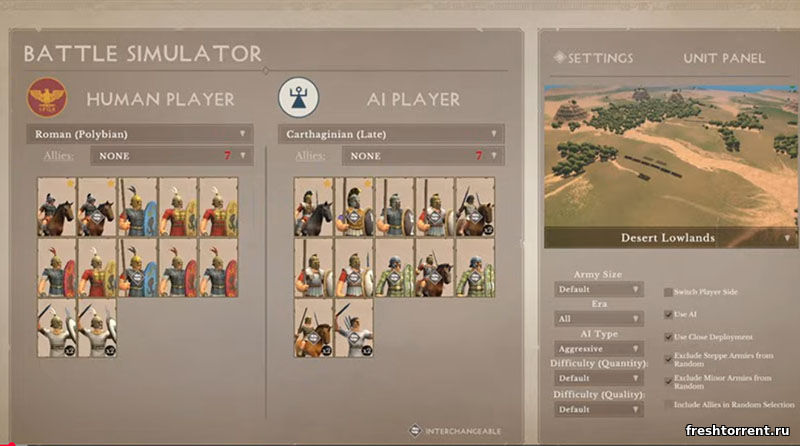Open the AI Type dropdown
The width and height of the screenshot is (800, 446).
599,349
